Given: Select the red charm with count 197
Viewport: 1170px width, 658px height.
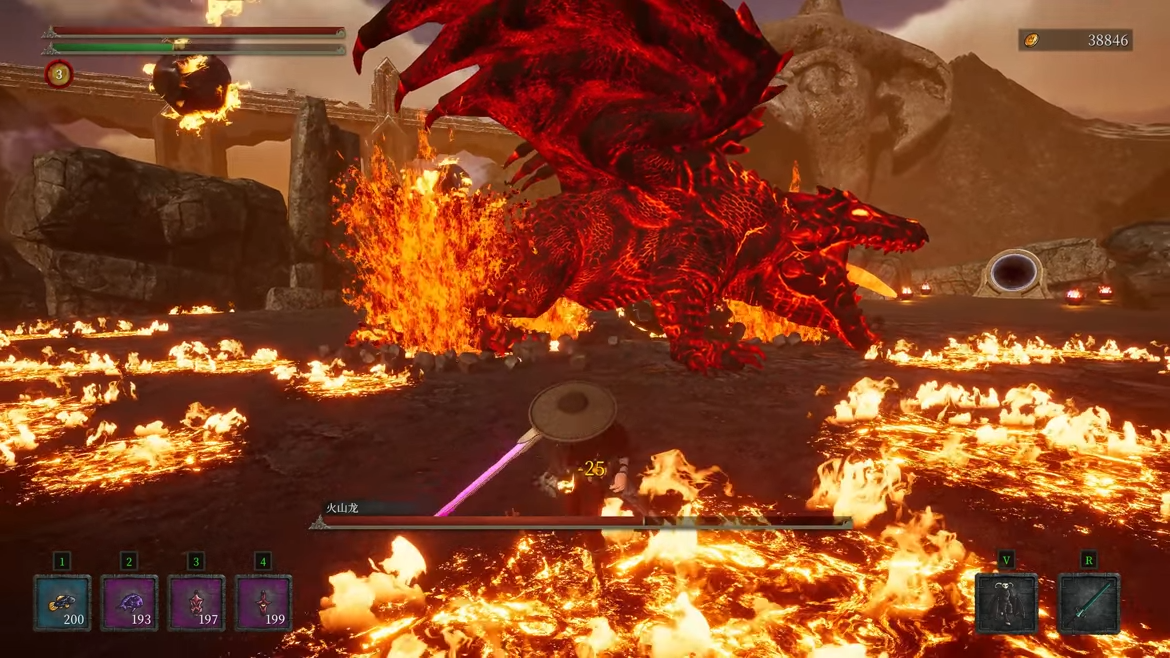Looking at the screenshot, I should pyautogui.click(x=196, y=603).
